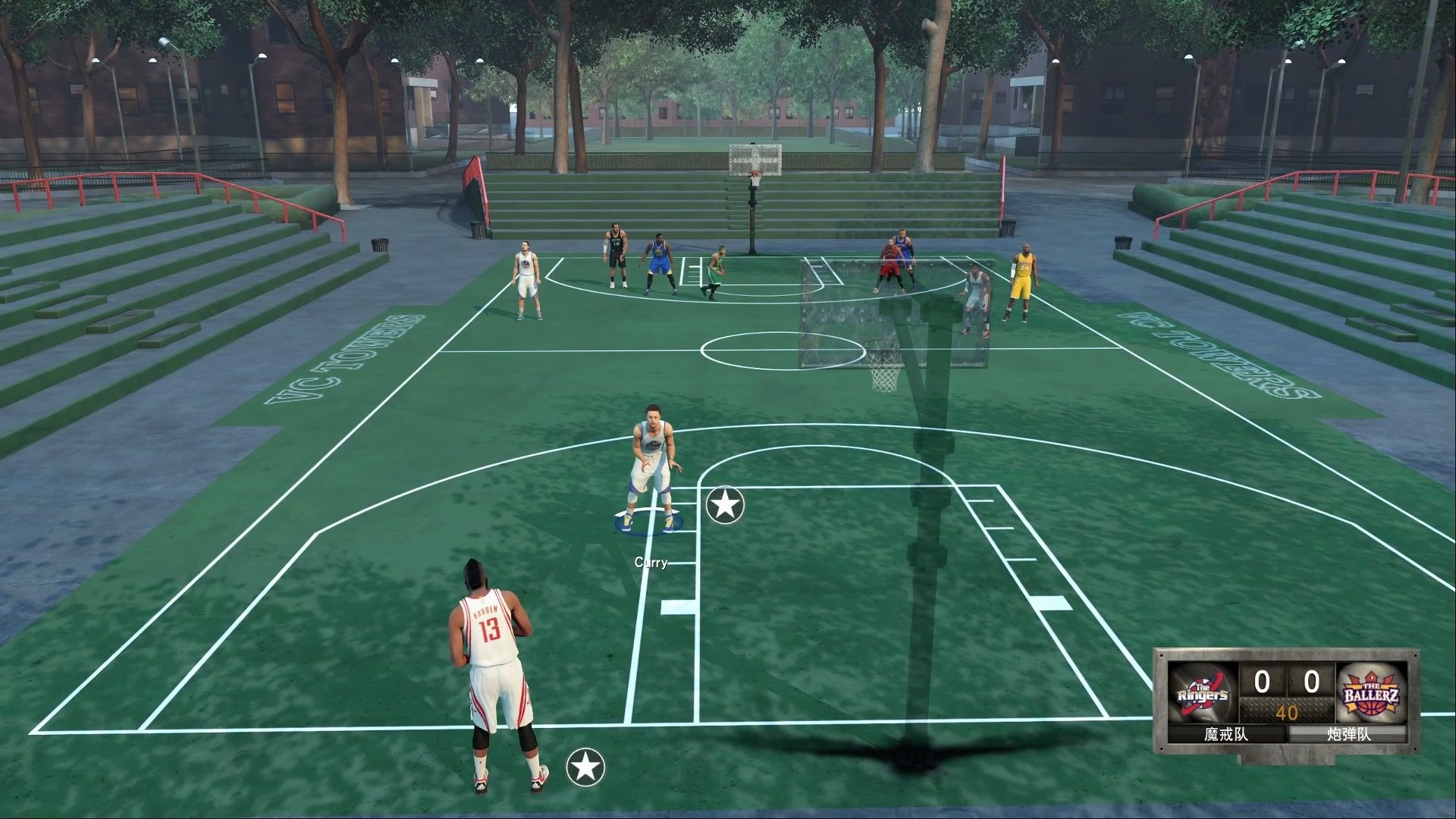Select The Ballerz team logo on scoreboard

click(1371, 693)
